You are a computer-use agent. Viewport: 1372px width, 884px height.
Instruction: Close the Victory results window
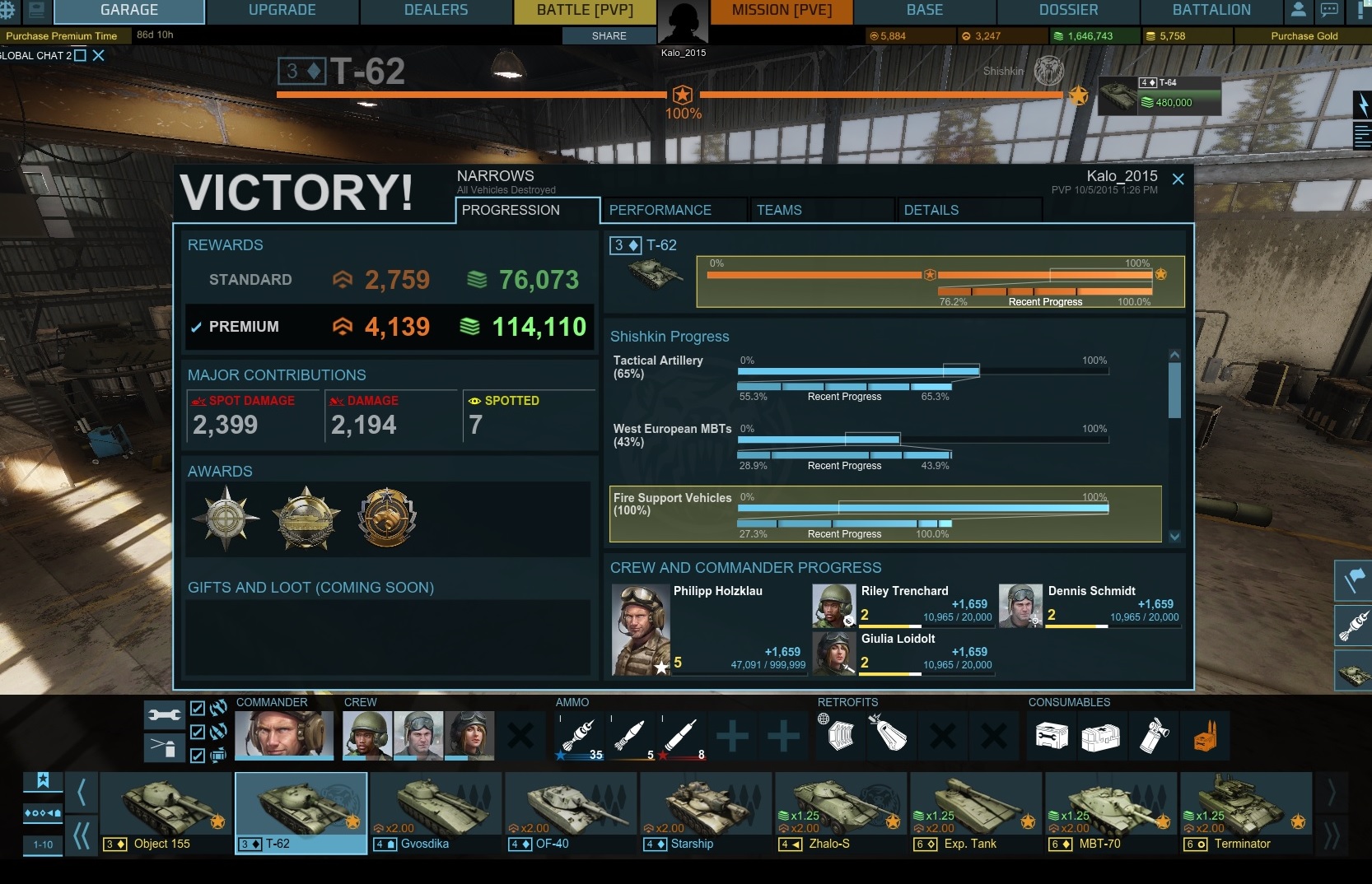coord(1178,179)
